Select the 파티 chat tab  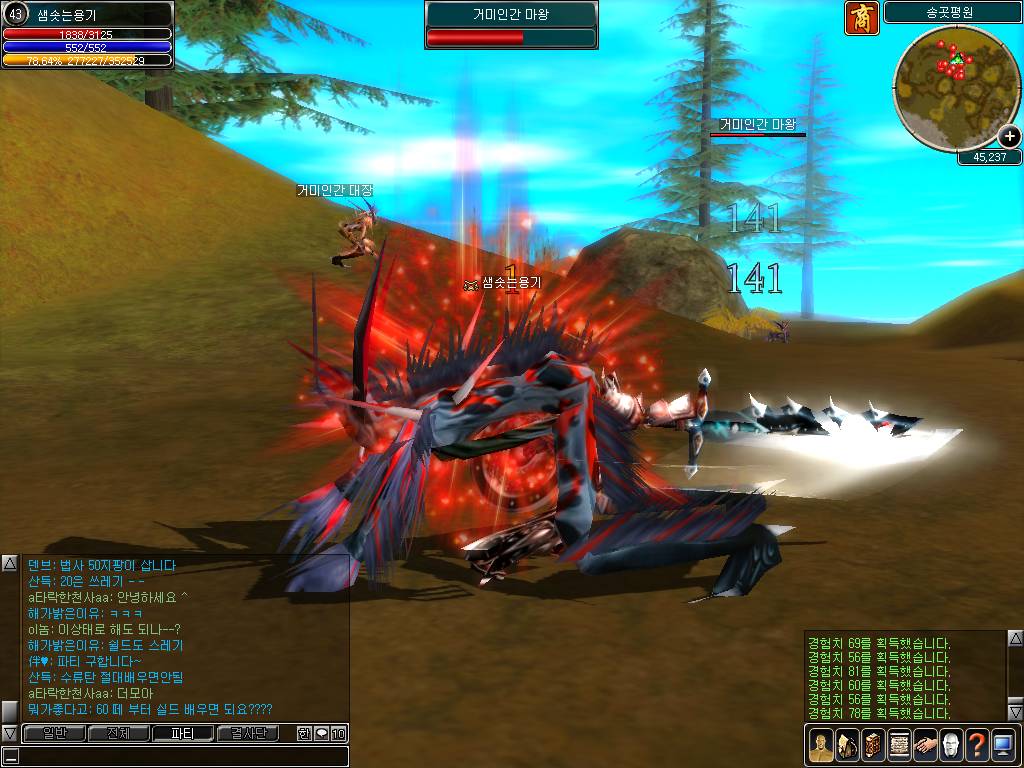click(183, 733)
